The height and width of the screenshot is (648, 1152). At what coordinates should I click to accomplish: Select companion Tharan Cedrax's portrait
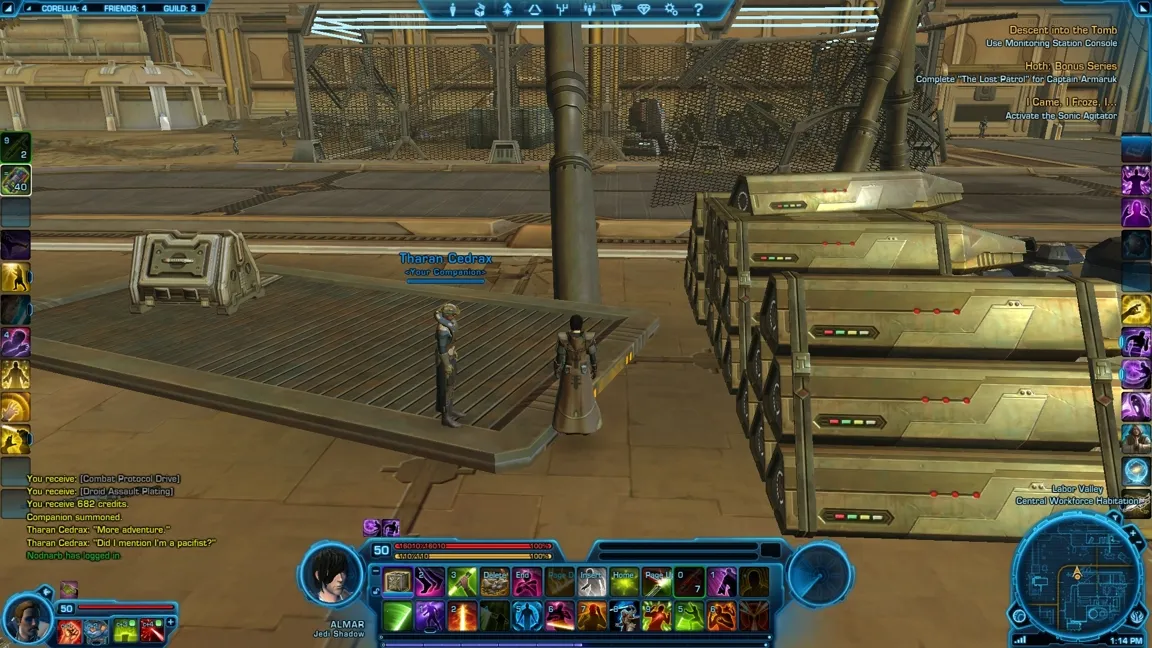tap(26, 620)
